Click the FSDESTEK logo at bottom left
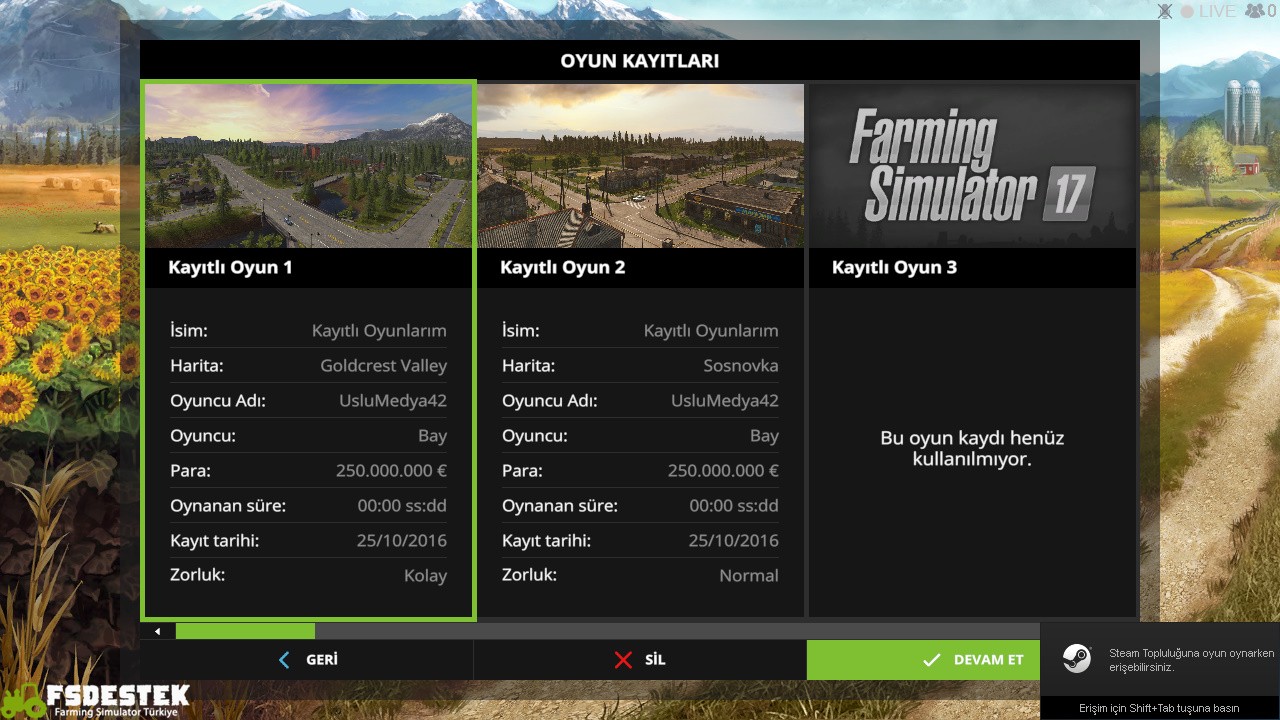1280x720 pixels. (x=95, y=698)
